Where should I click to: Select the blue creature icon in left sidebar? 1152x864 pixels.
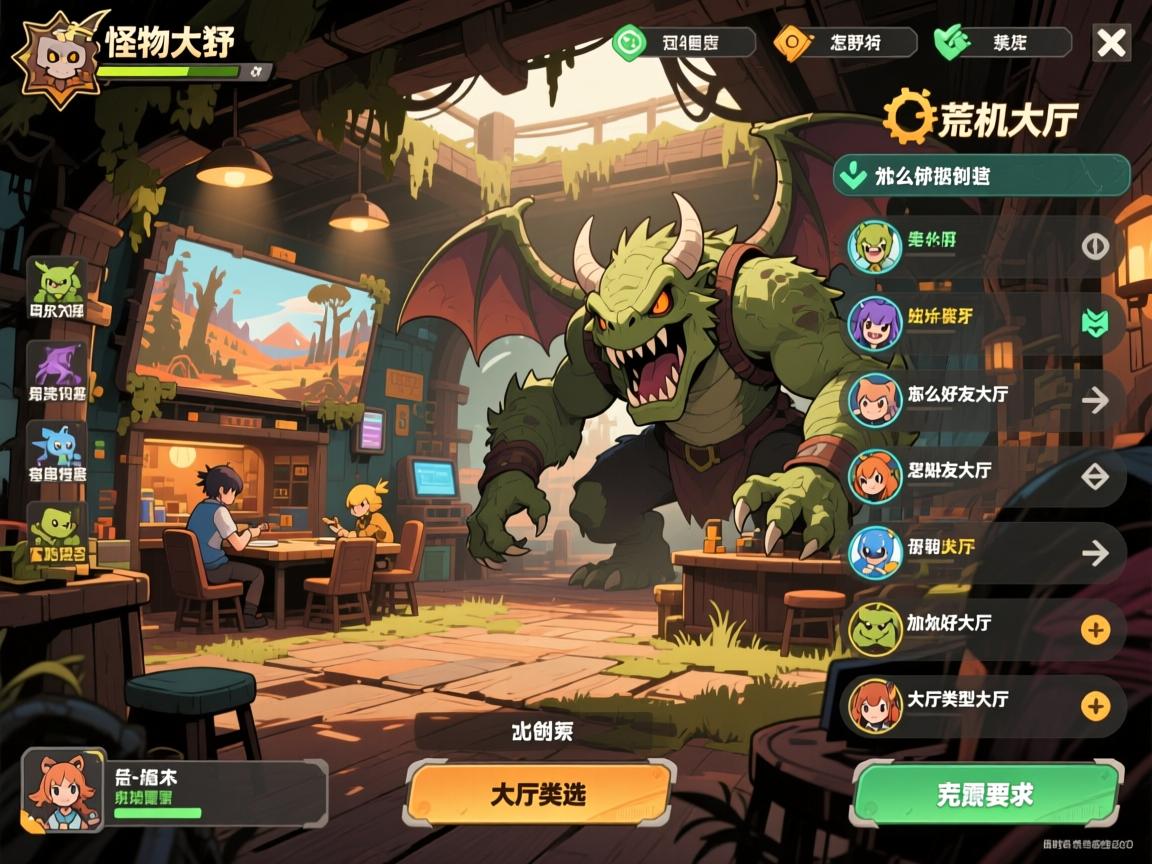click(x=56, y=452)
